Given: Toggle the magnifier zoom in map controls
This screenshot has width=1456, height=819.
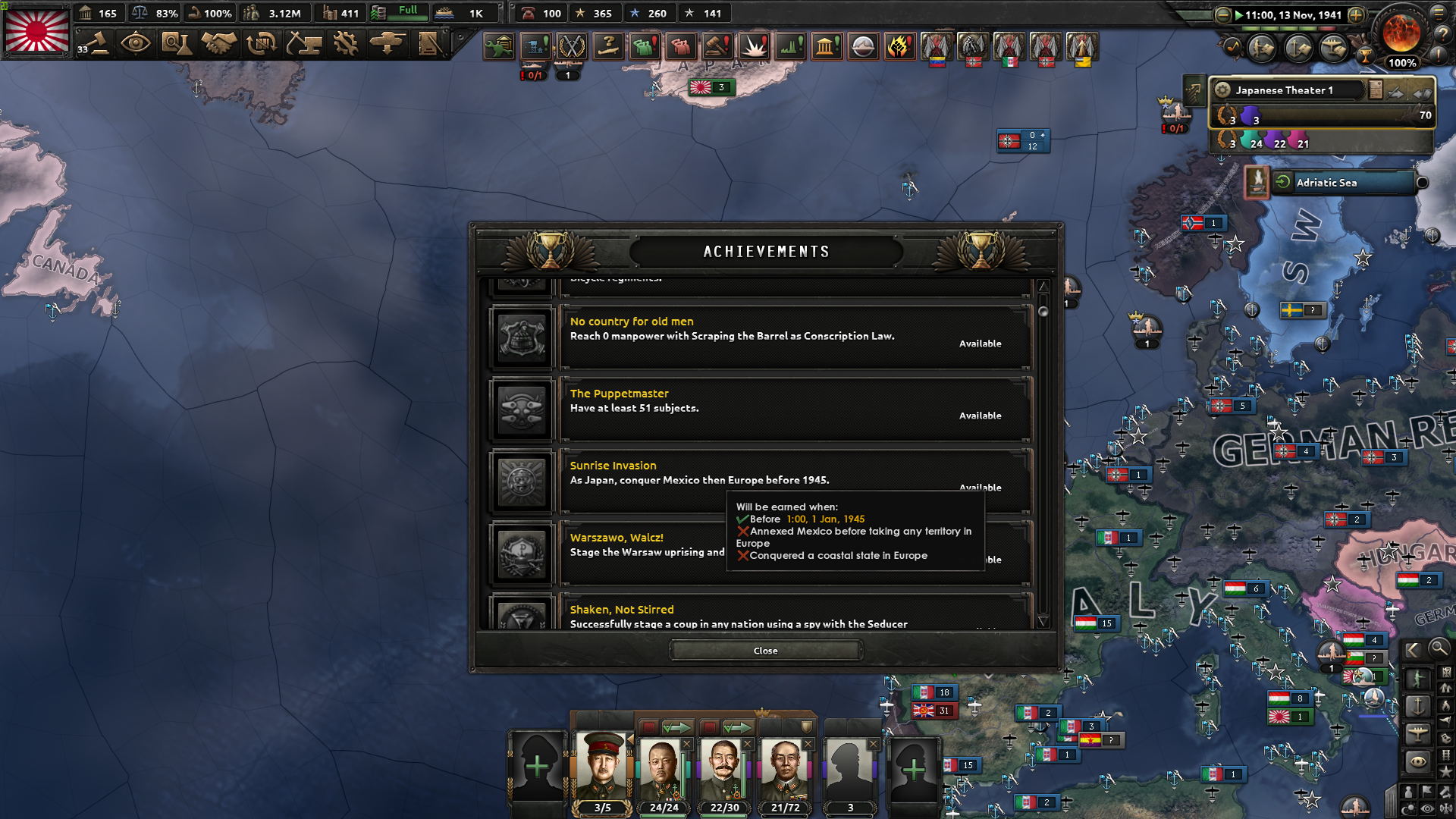Looking at the screenshot, I should coord(1439,649).
